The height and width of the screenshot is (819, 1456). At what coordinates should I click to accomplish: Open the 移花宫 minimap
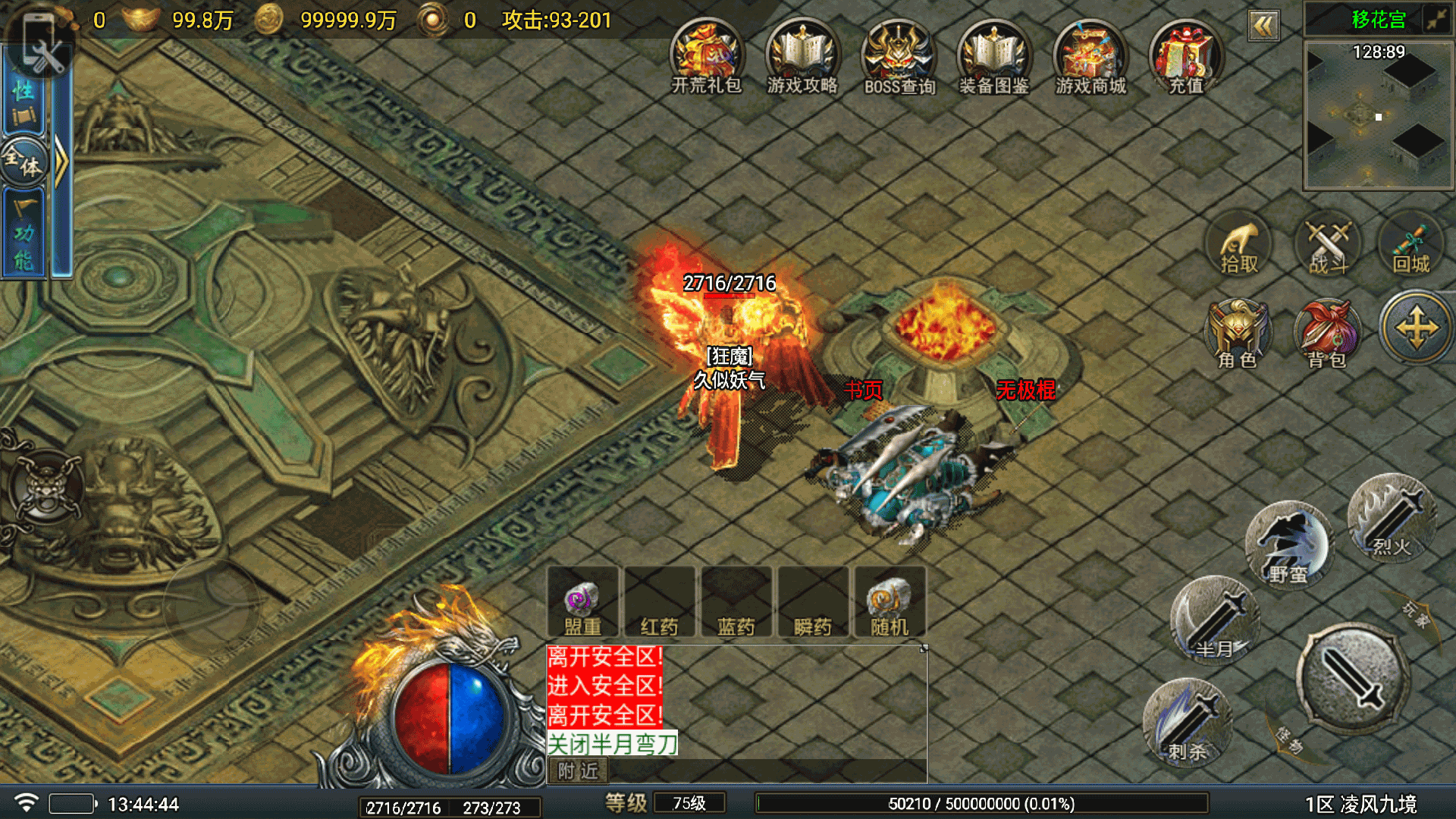1378,114
